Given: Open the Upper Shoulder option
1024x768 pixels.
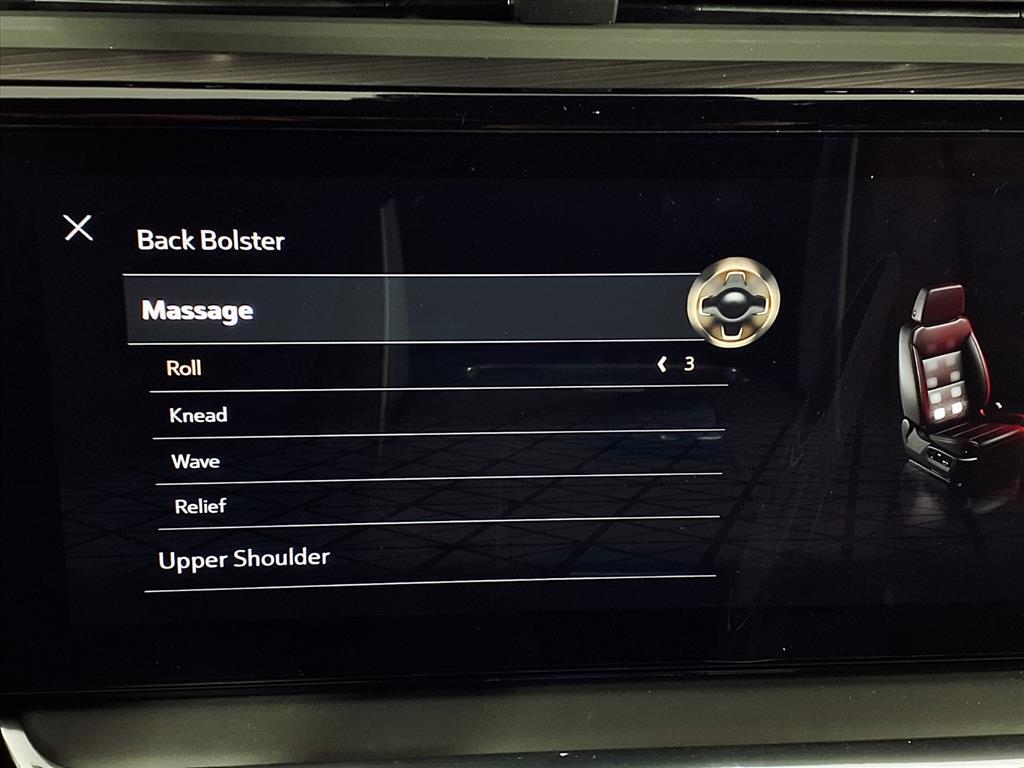Looking at the screenshot, I should (x=244, y=558).
